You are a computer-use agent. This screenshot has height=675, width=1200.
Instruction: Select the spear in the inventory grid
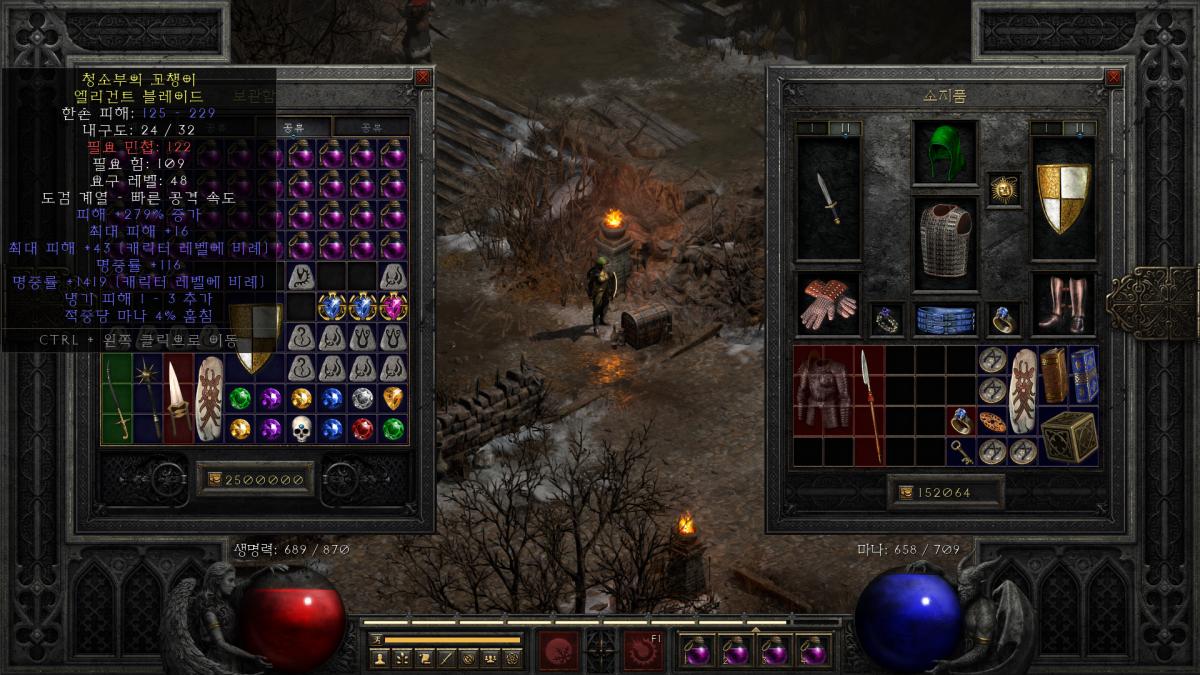[x=869, y=405]
